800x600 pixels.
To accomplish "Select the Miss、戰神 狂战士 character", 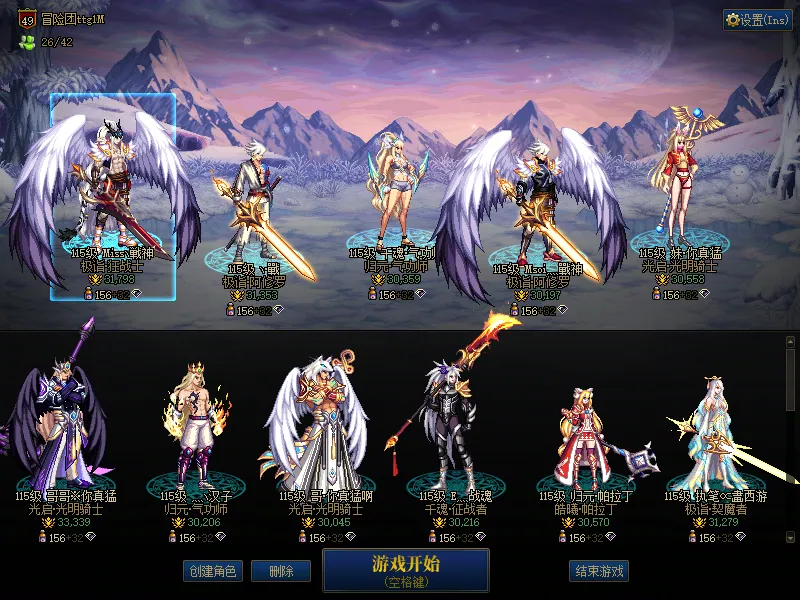I will point(112,195).
